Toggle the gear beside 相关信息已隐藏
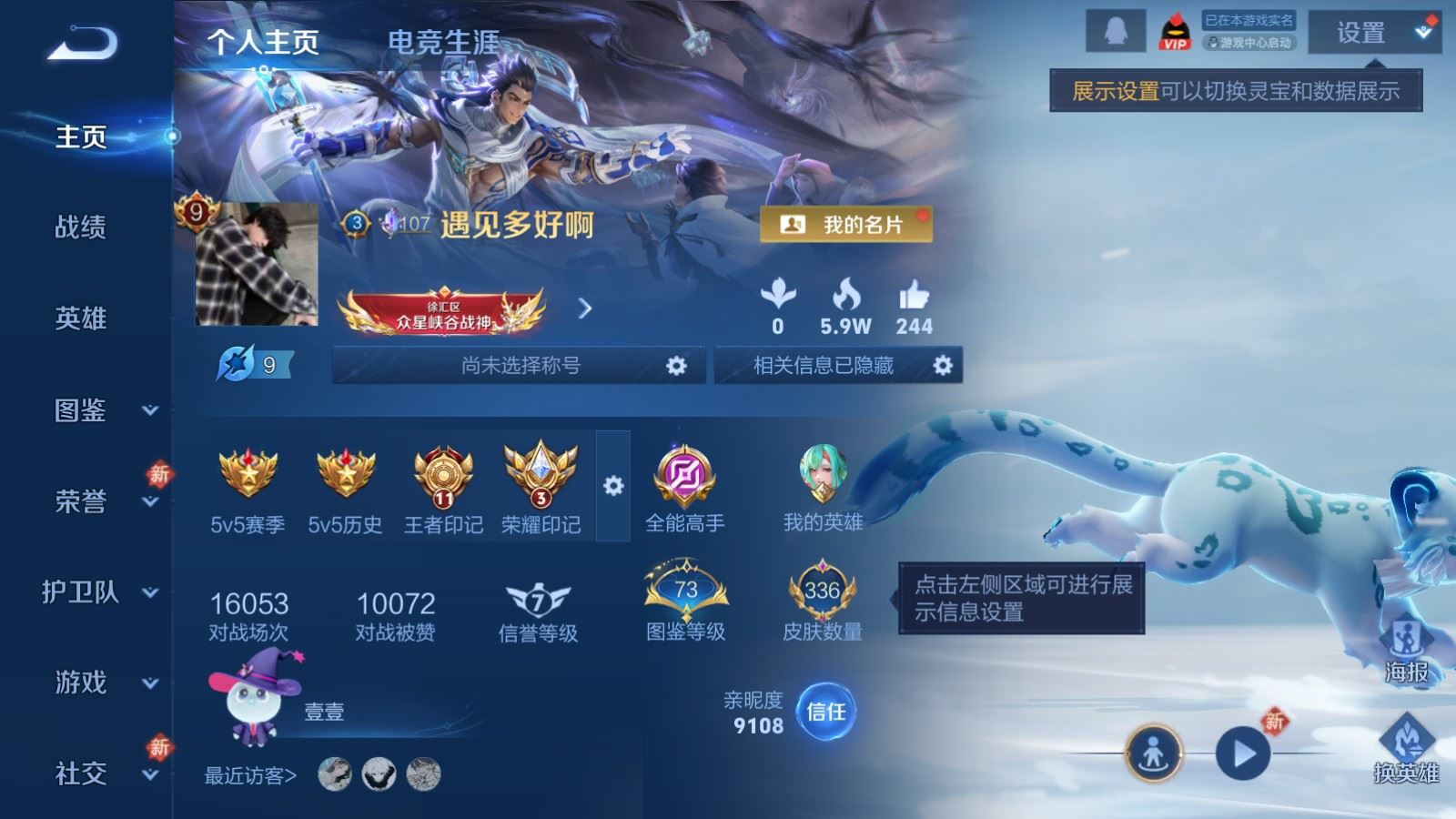Screen dimensions: 1456x819 [x=945, y=367]
